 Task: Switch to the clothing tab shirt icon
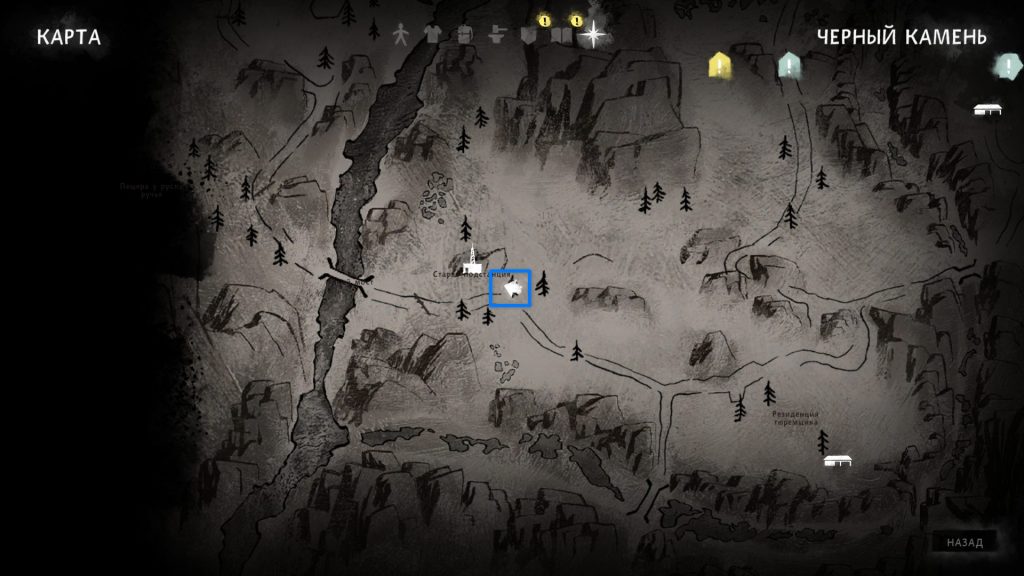[x=432, y=34]
